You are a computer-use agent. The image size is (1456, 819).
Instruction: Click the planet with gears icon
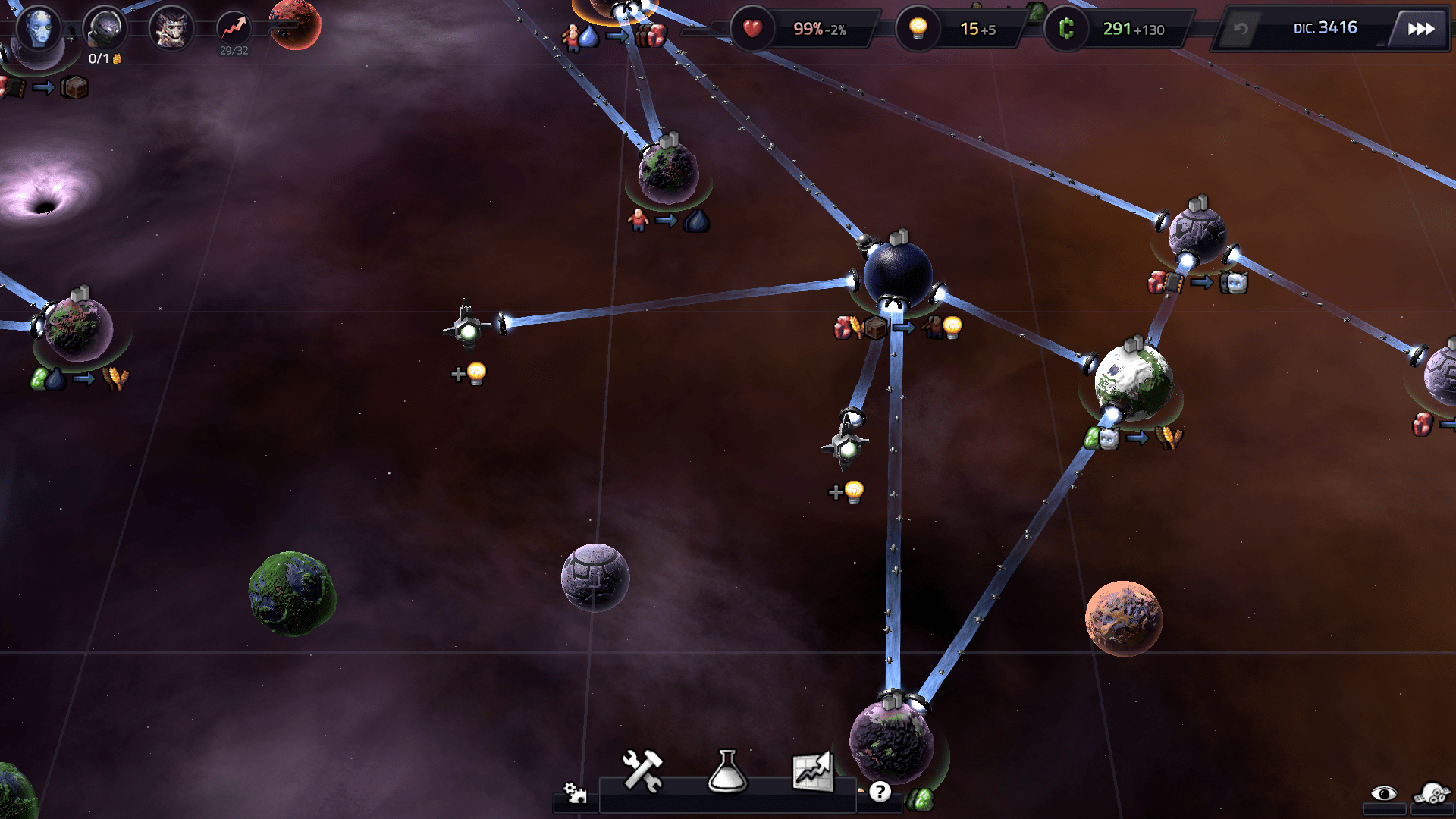point(1432,794)
